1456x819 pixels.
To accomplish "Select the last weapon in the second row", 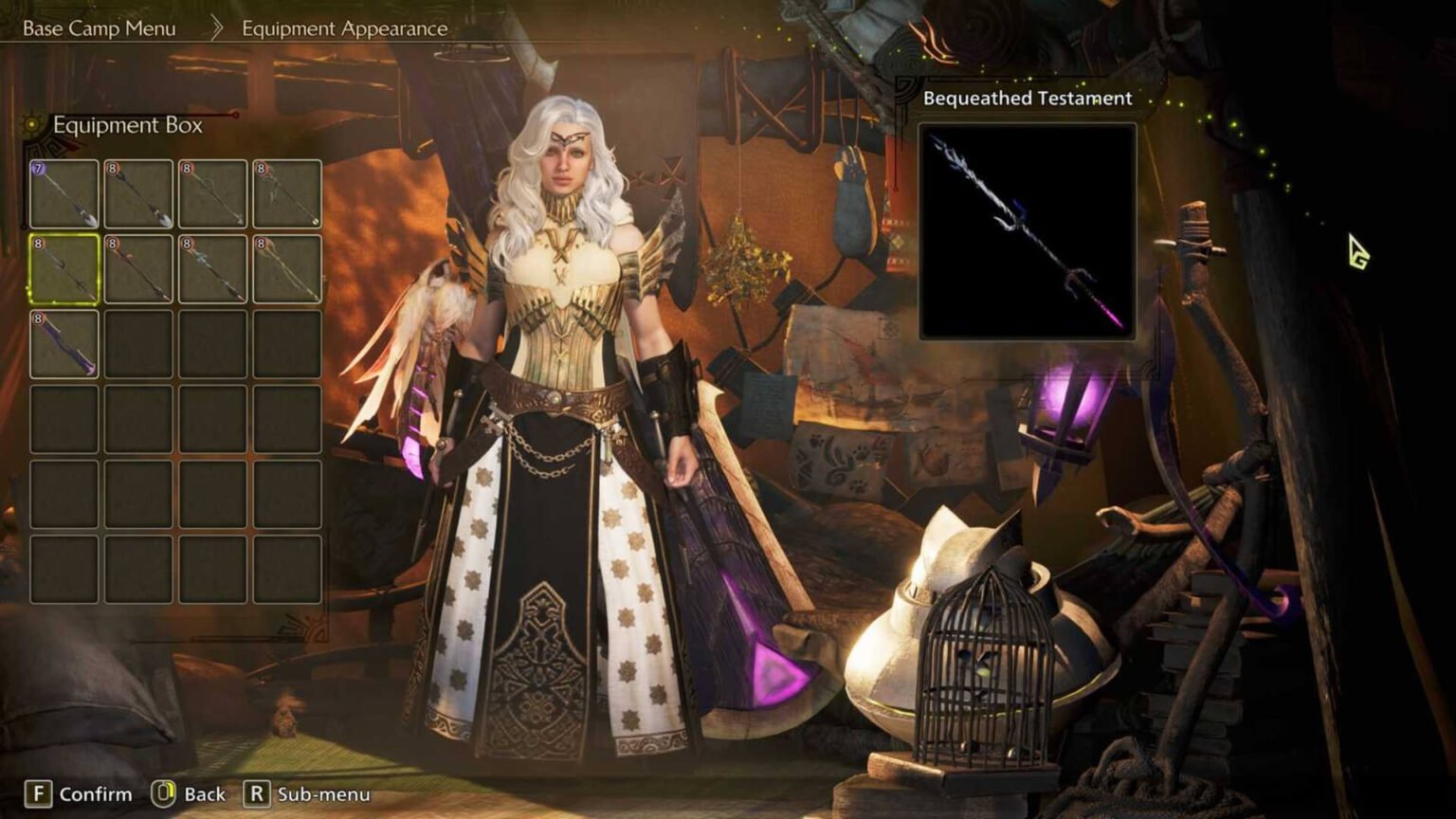I will [x=287, y=266].
